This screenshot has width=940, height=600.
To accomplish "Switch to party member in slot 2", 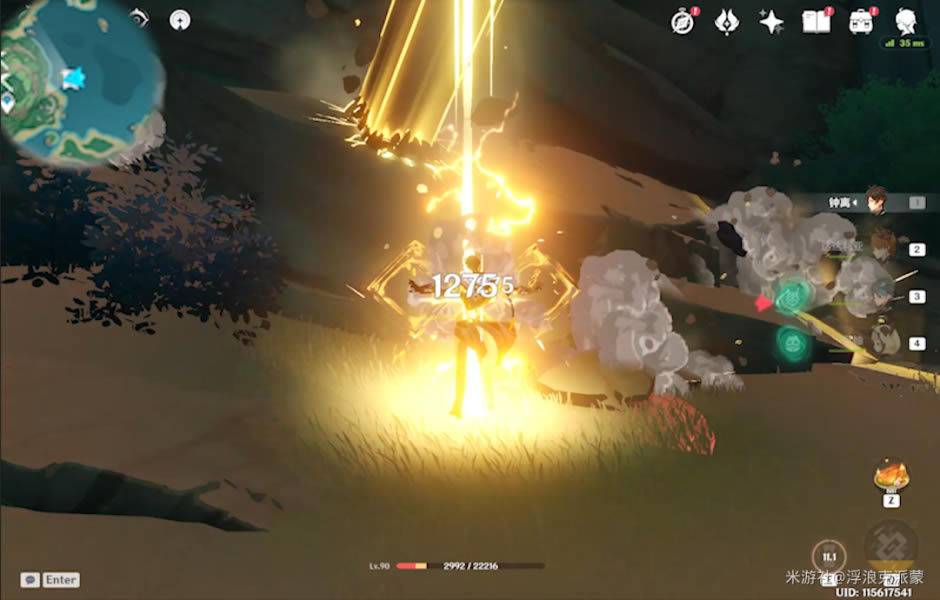I will pyautogui.click(x=882, y=248).
